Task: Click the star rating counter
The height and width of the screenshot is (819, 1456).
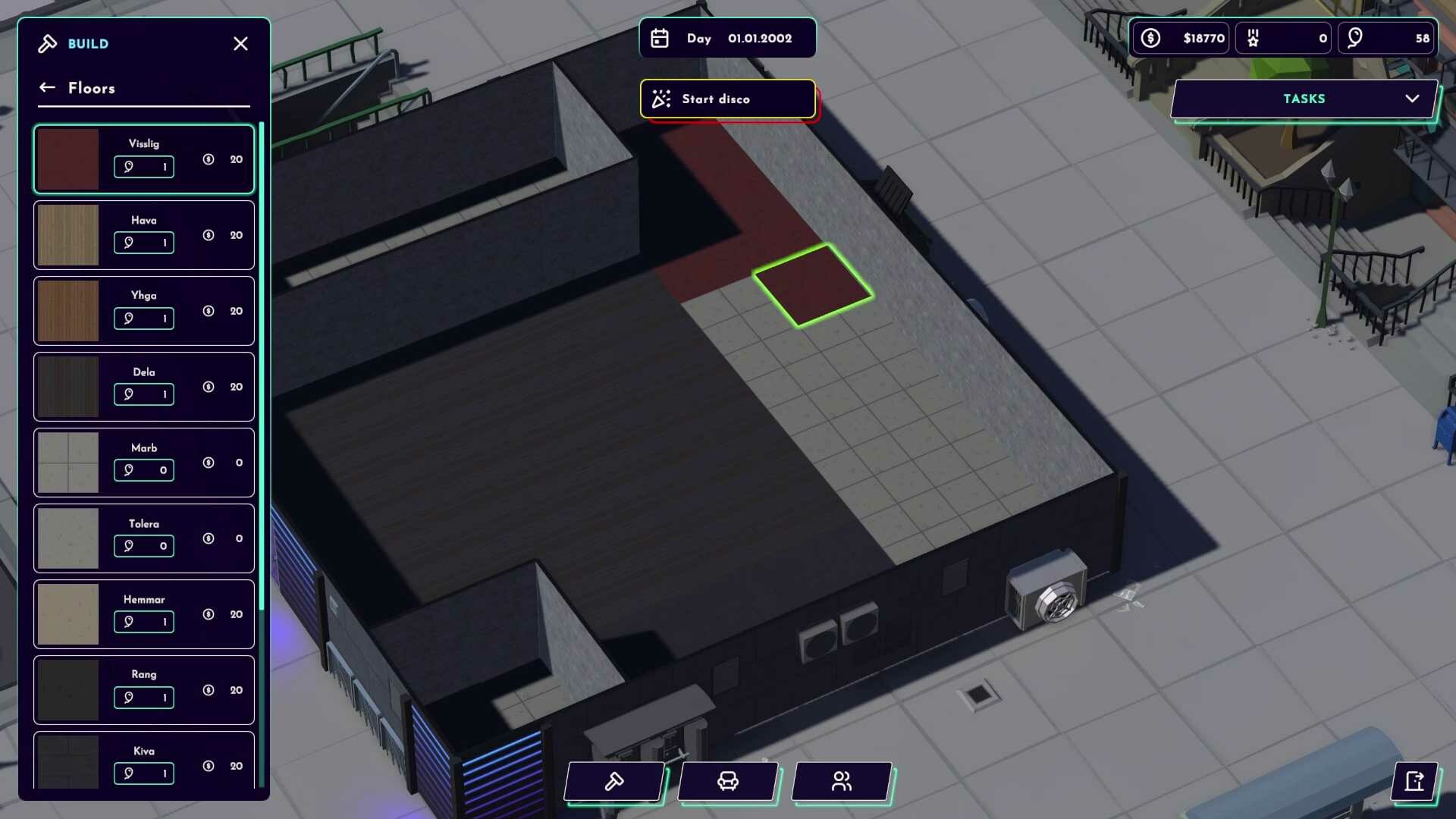Action: [x=1283, y=38]
